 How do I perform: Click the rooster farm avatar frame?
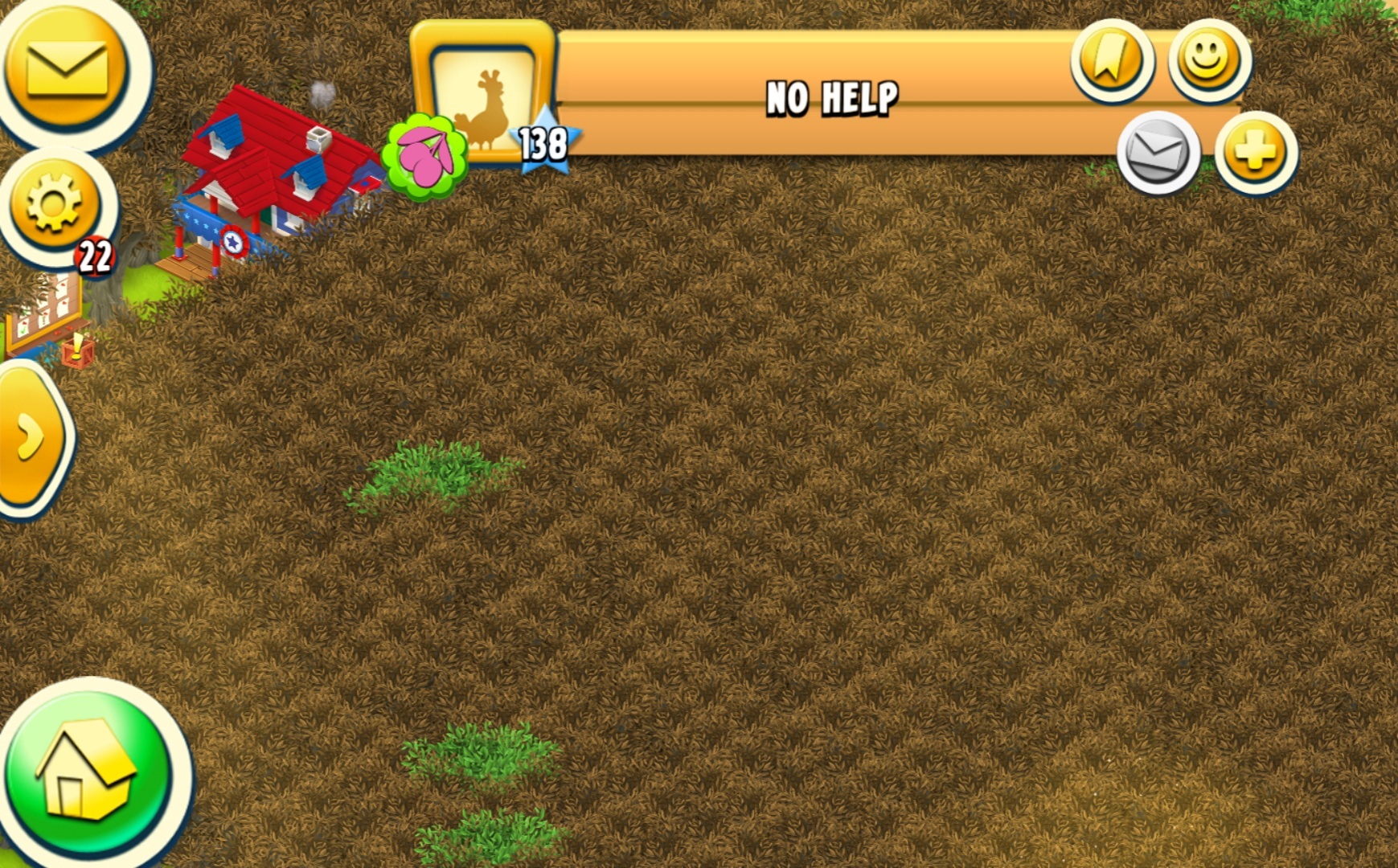484,96
